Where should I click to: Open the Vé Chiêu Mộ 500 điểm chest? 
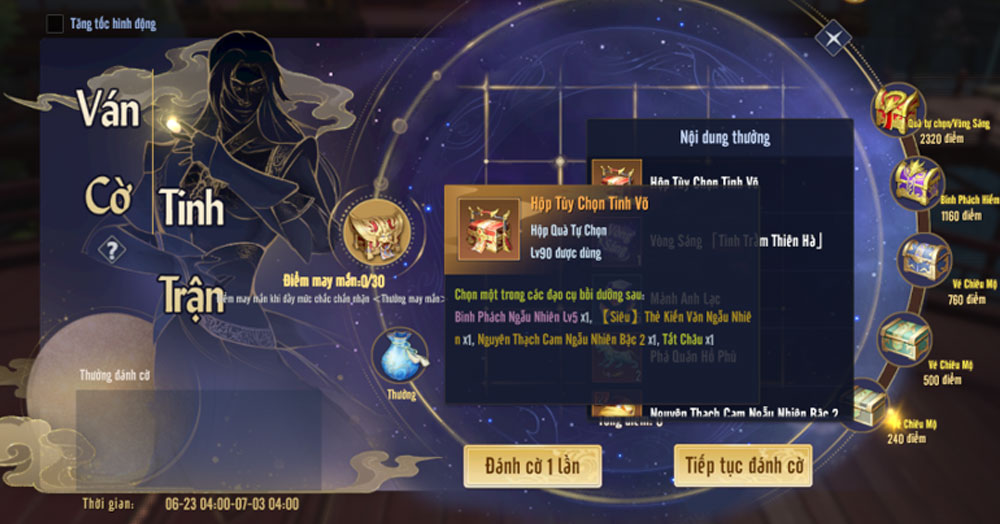[903, 342]
